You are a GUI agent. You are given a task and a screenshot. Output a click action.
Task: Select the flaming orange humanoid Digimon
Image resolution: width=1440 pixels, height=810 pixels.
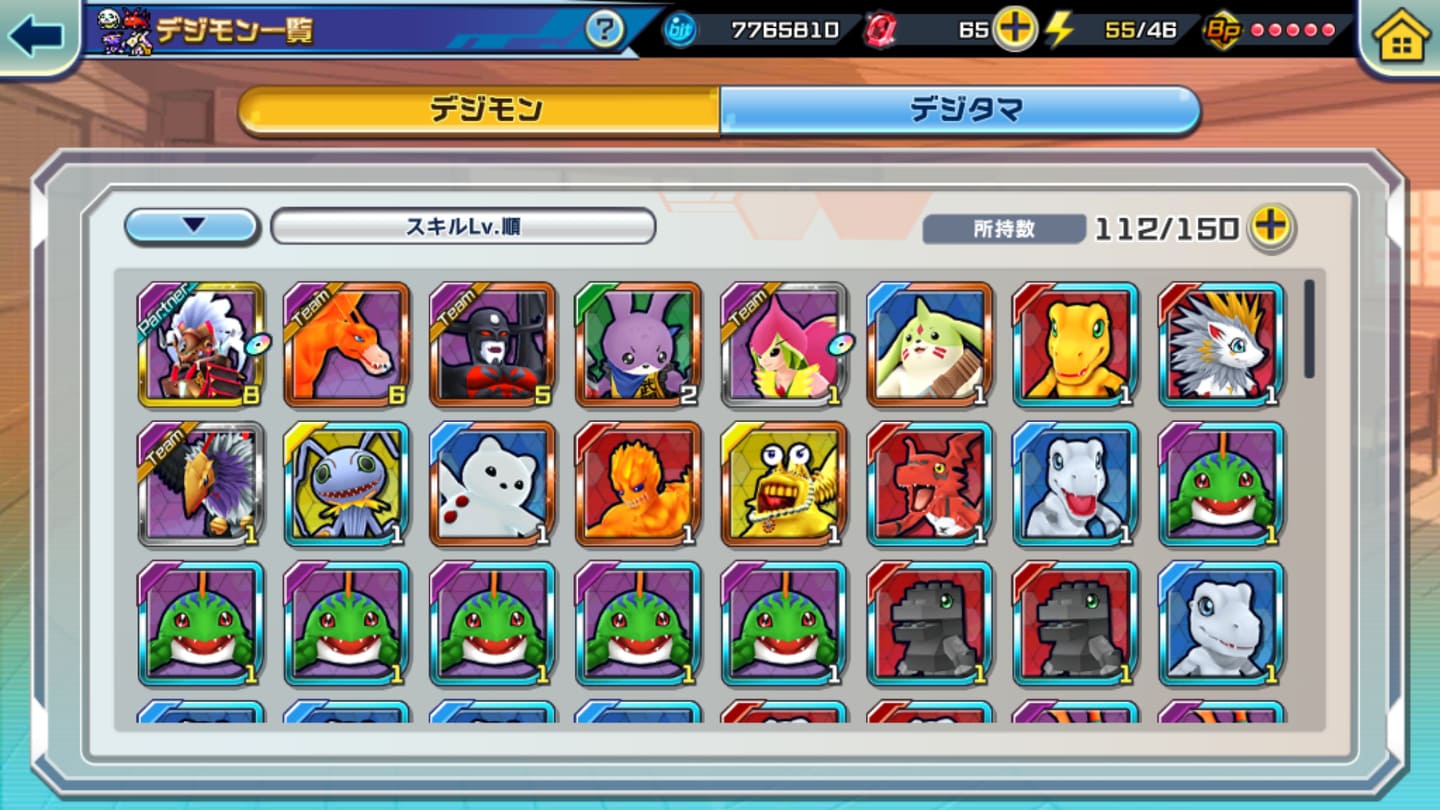point(638,484)
